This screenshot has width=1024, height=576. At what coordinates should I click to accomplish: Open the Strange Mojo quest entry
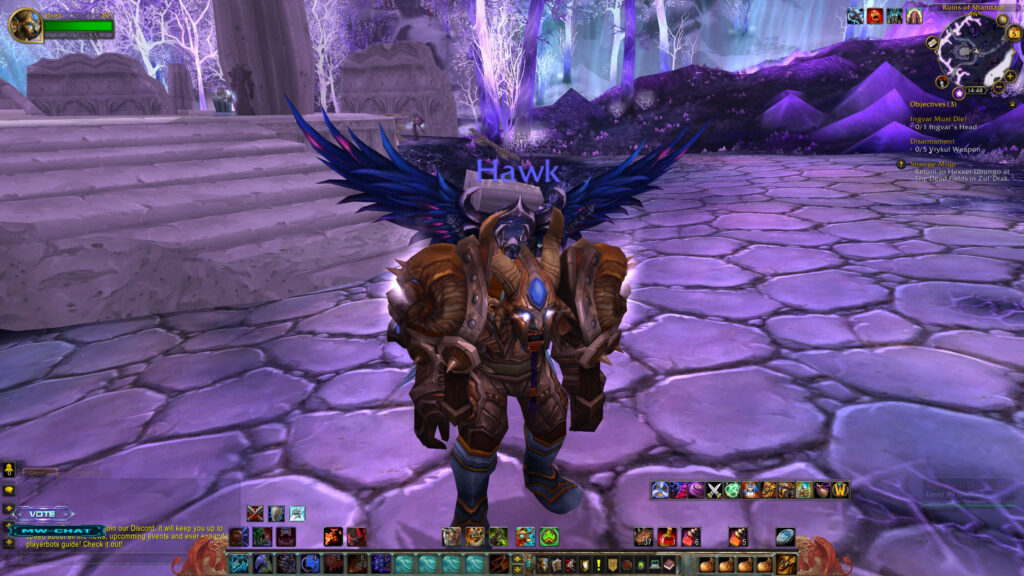932,164
